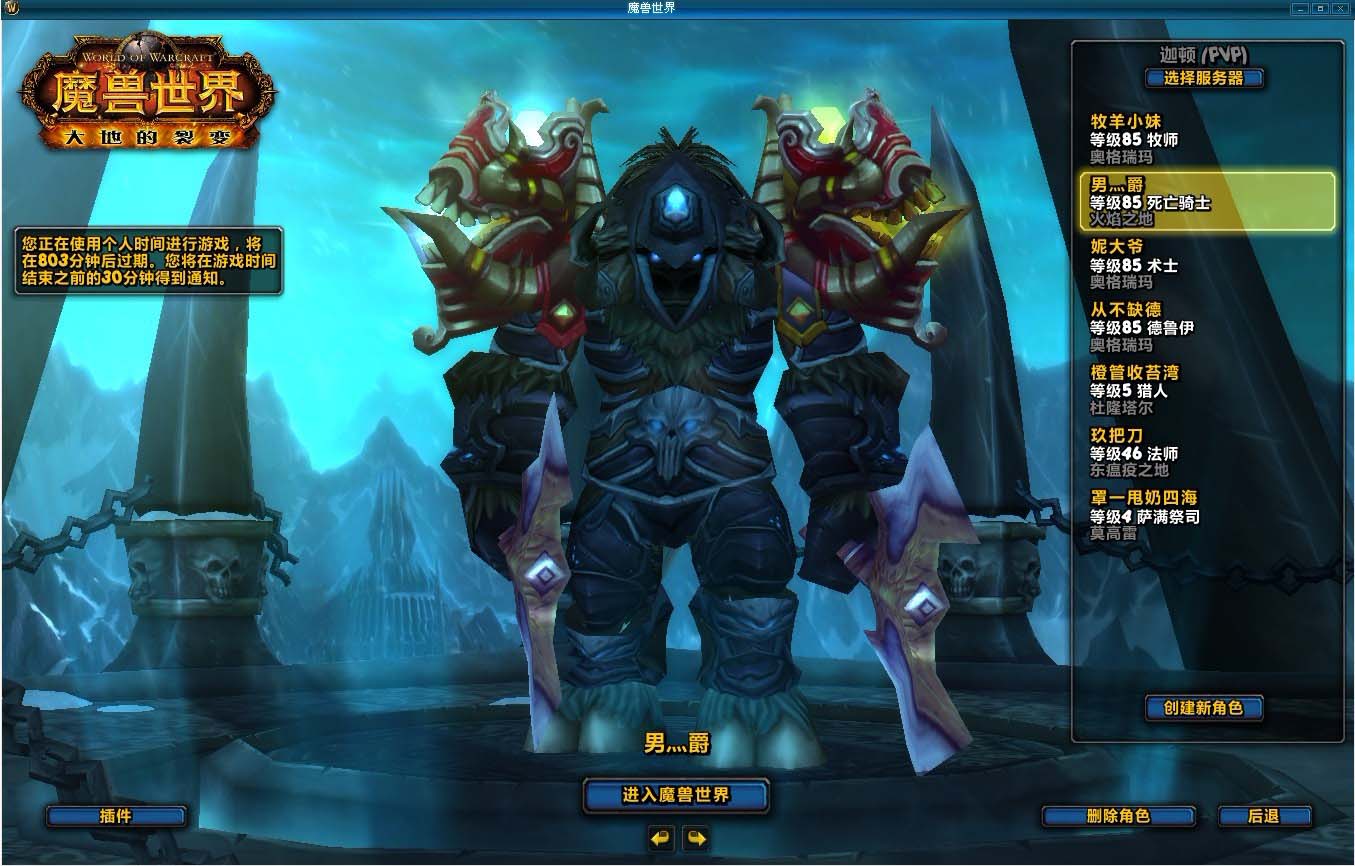Click 创建新角色 to create a character
Screen dimensions: 1355x866
point(1203,708)
